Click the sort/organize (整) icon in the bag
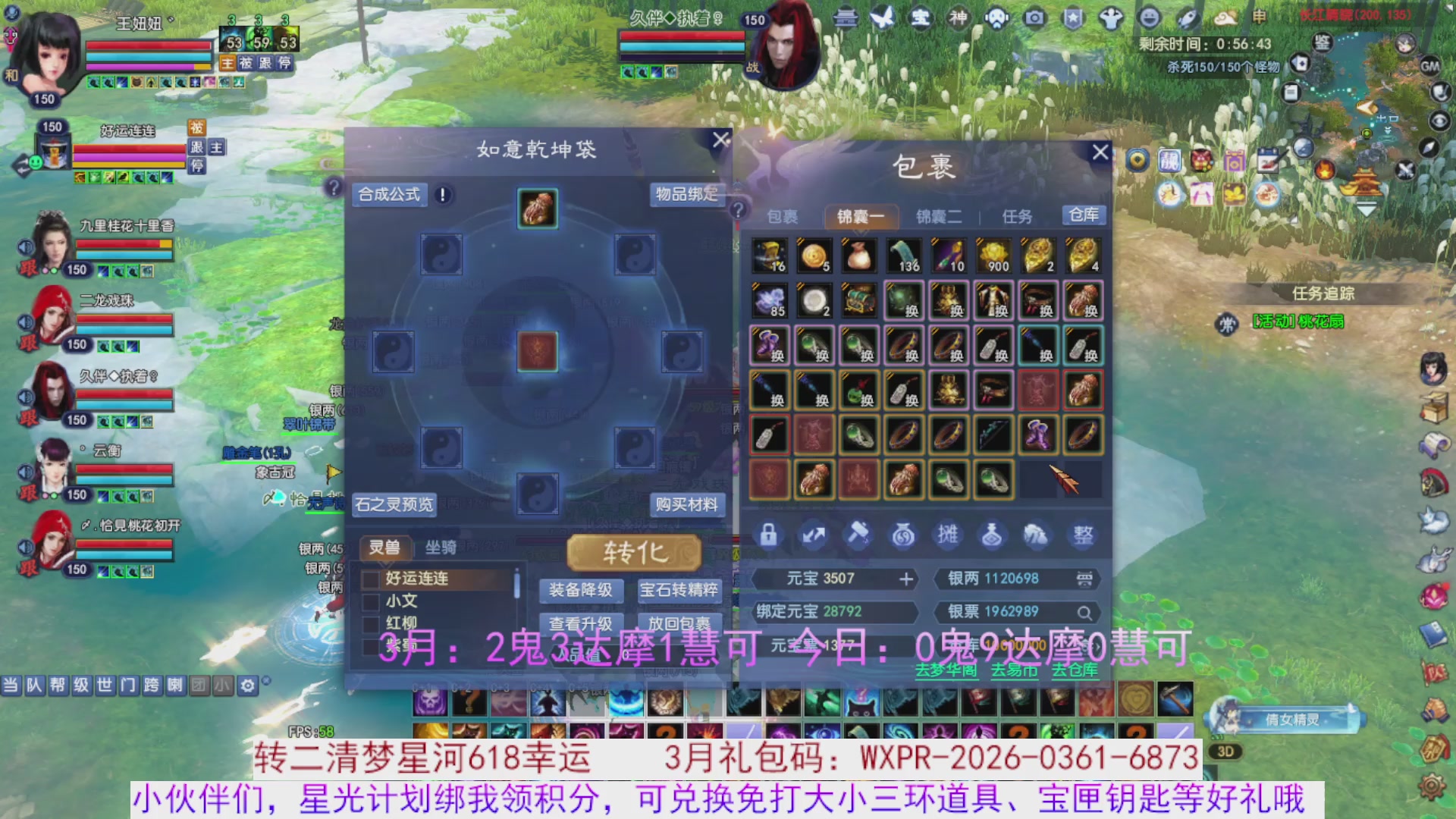 [1082, 535]
